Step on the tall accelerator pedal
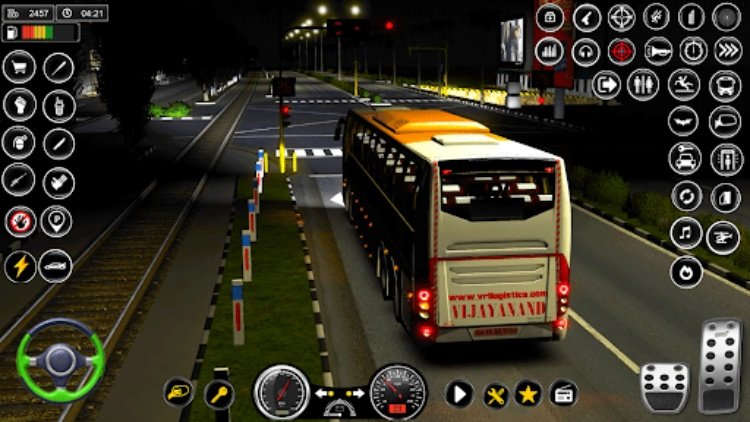750x422 pixels. tap(719, 366)
